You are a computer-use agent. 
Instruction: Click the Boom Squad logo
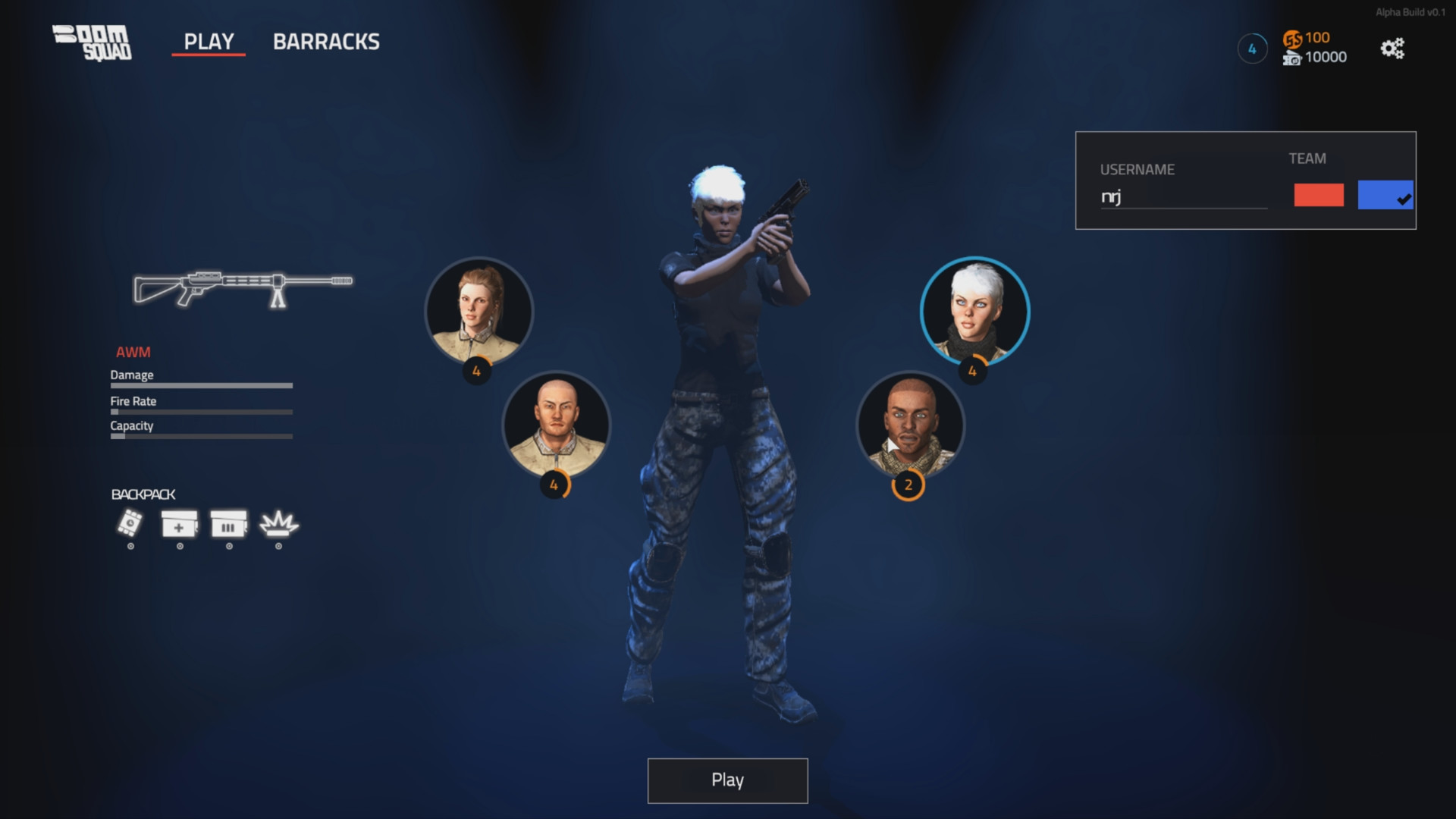(x=93, y=42)
